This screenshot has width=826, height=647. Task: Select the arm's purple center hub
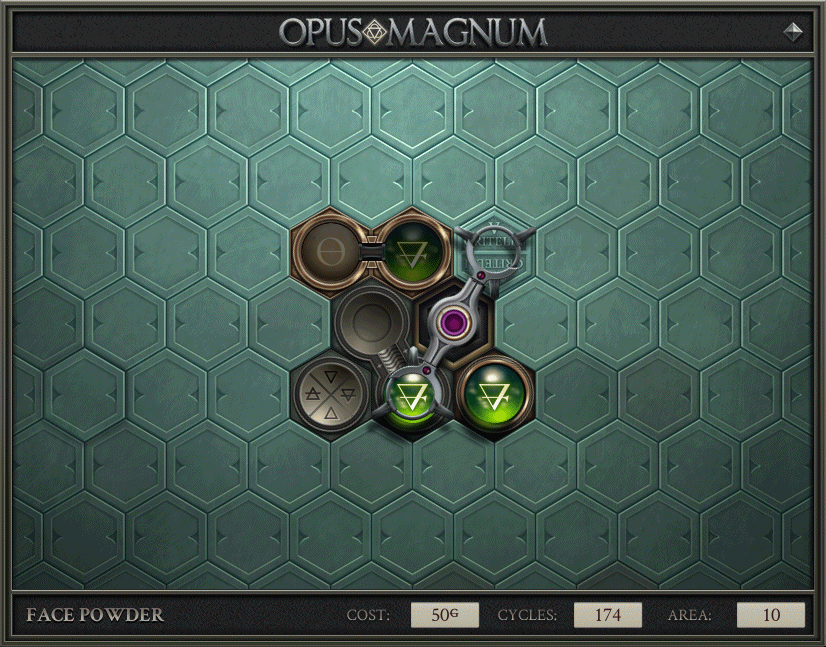pos(456,322)
